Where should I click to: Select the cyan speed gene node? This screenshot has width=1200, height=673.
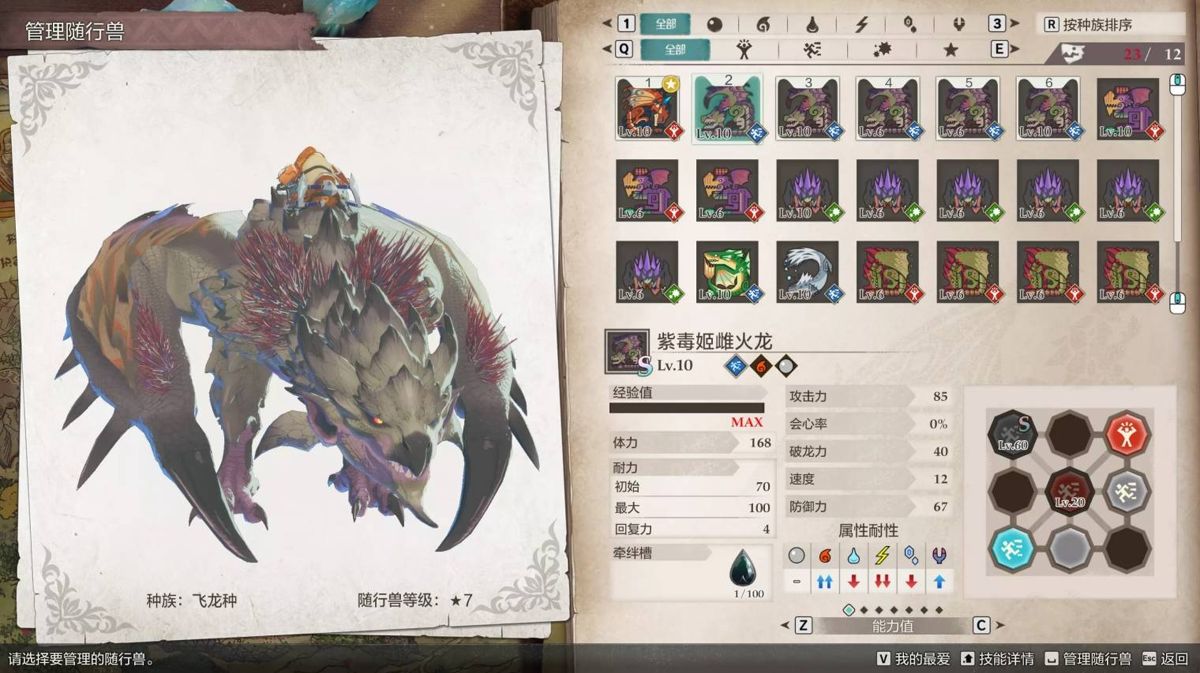tap(1012, 548)
